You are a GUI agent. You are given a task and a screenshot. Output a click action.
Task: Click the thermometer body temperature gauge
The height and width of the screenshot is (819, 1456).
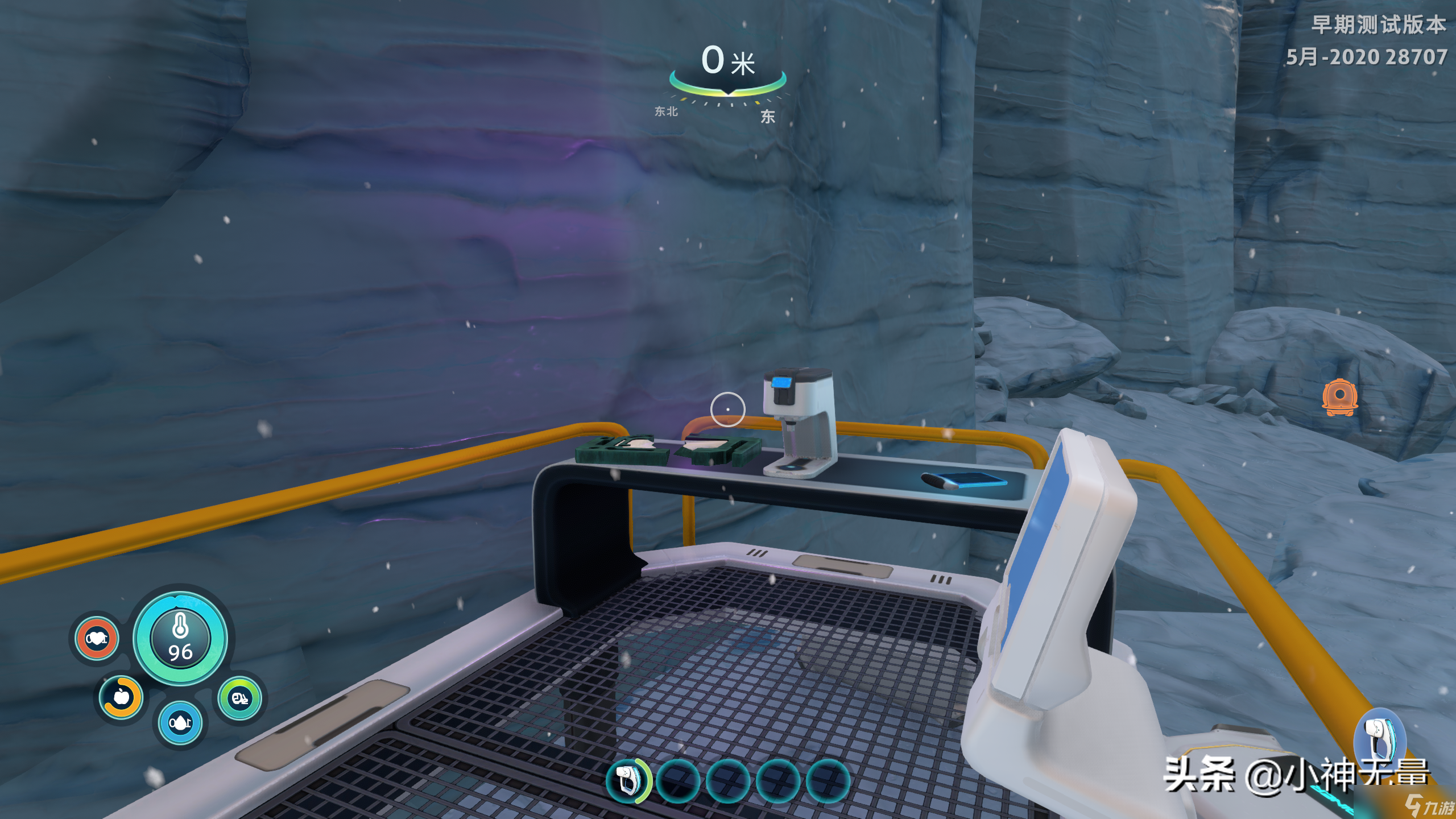(x=180, y=638)
